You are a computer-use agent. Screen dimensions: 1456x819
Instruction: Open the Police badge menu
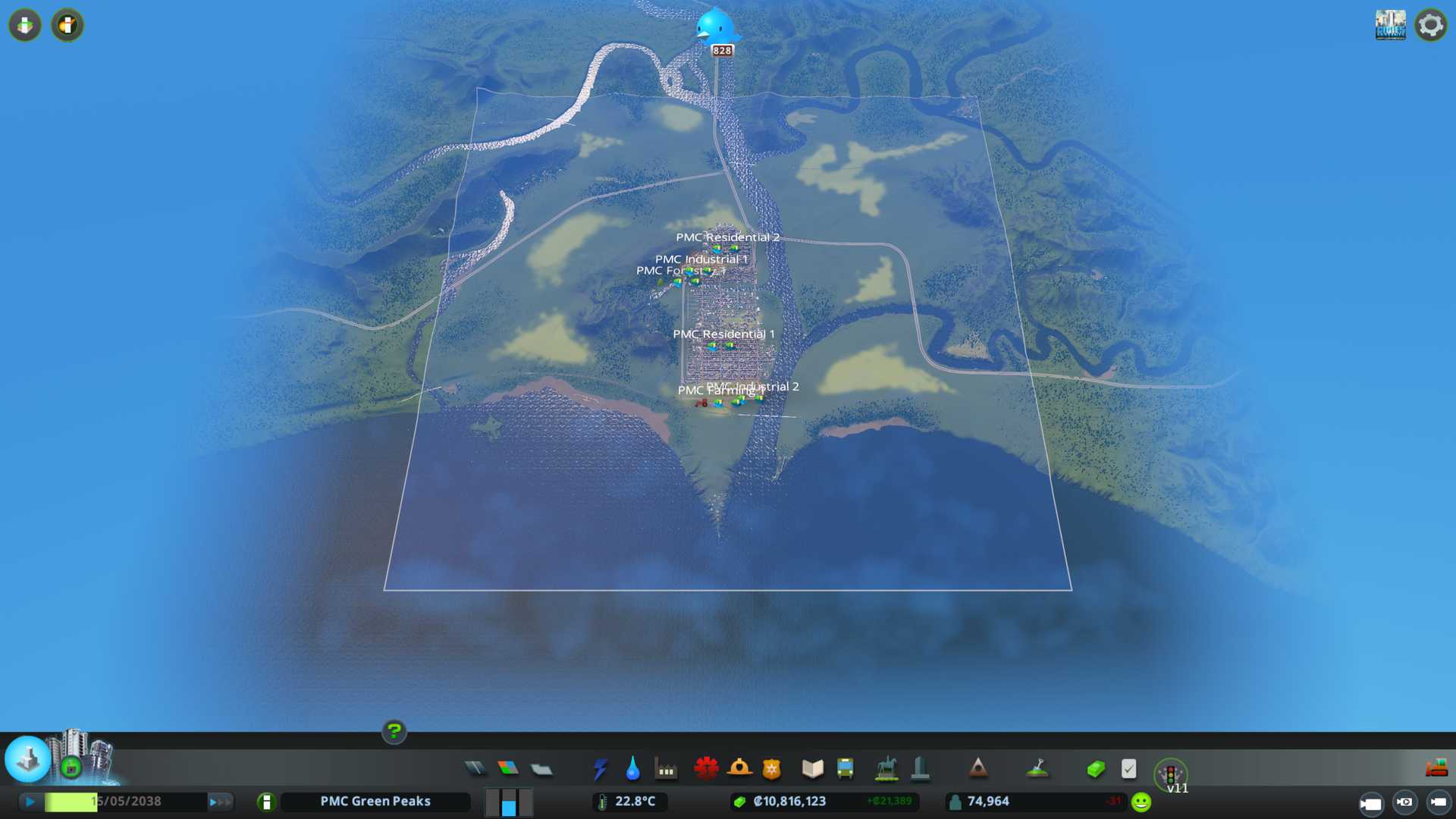pos(772,769)
